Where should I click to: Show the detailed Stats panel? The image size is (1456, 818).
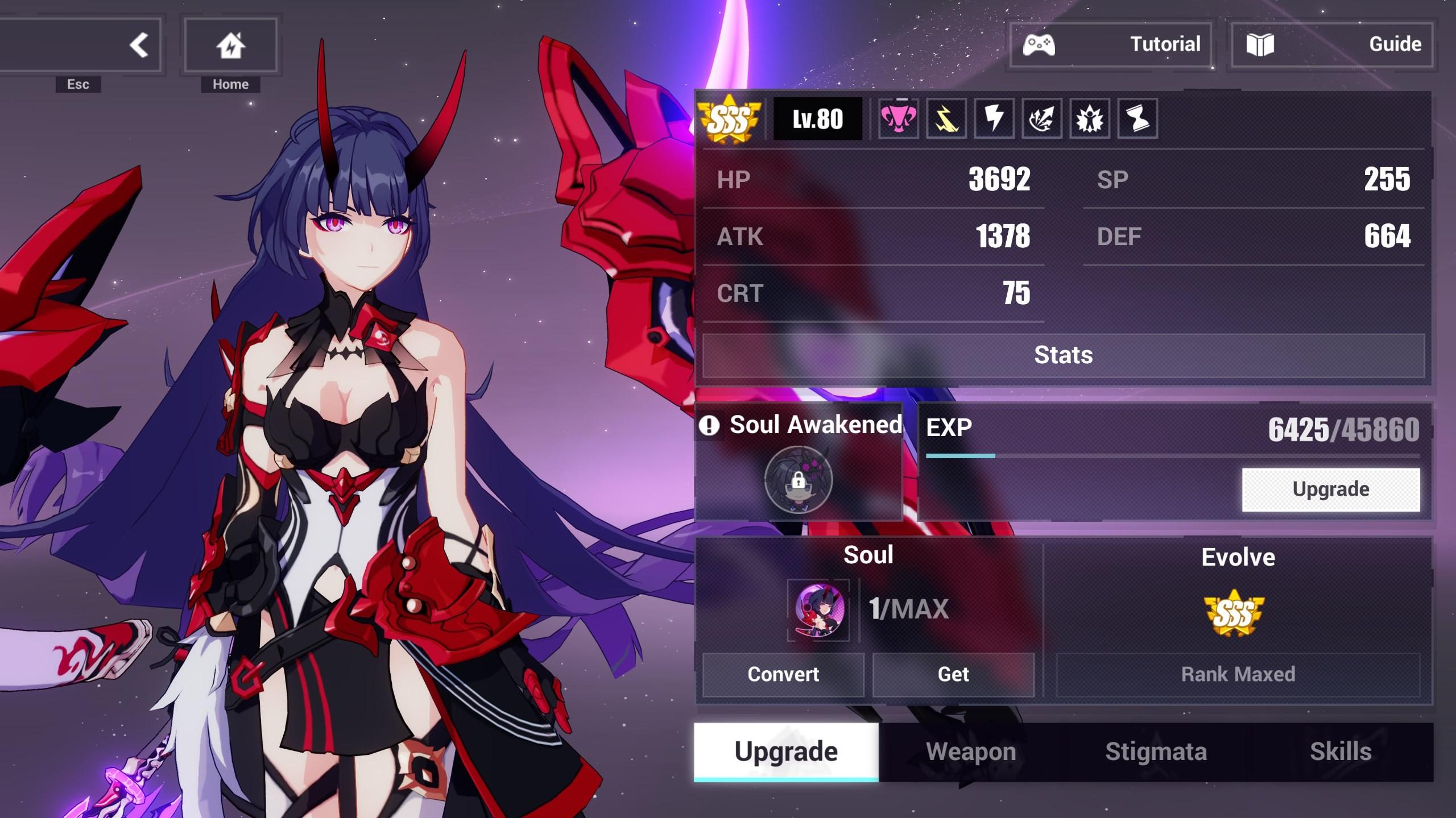(1063, 355)
